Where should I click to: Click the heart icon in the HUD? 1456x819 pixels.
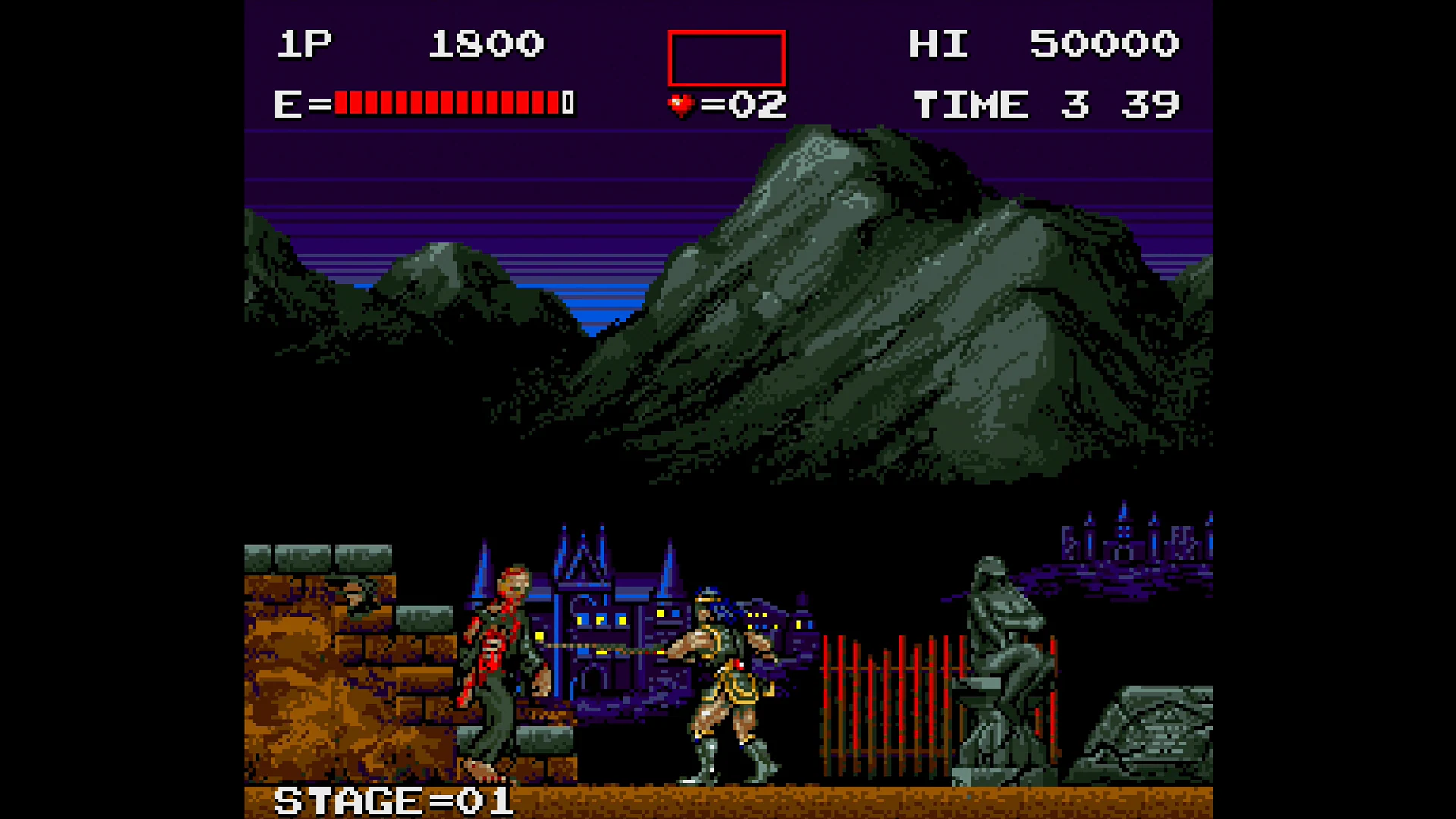click(680, 104)
